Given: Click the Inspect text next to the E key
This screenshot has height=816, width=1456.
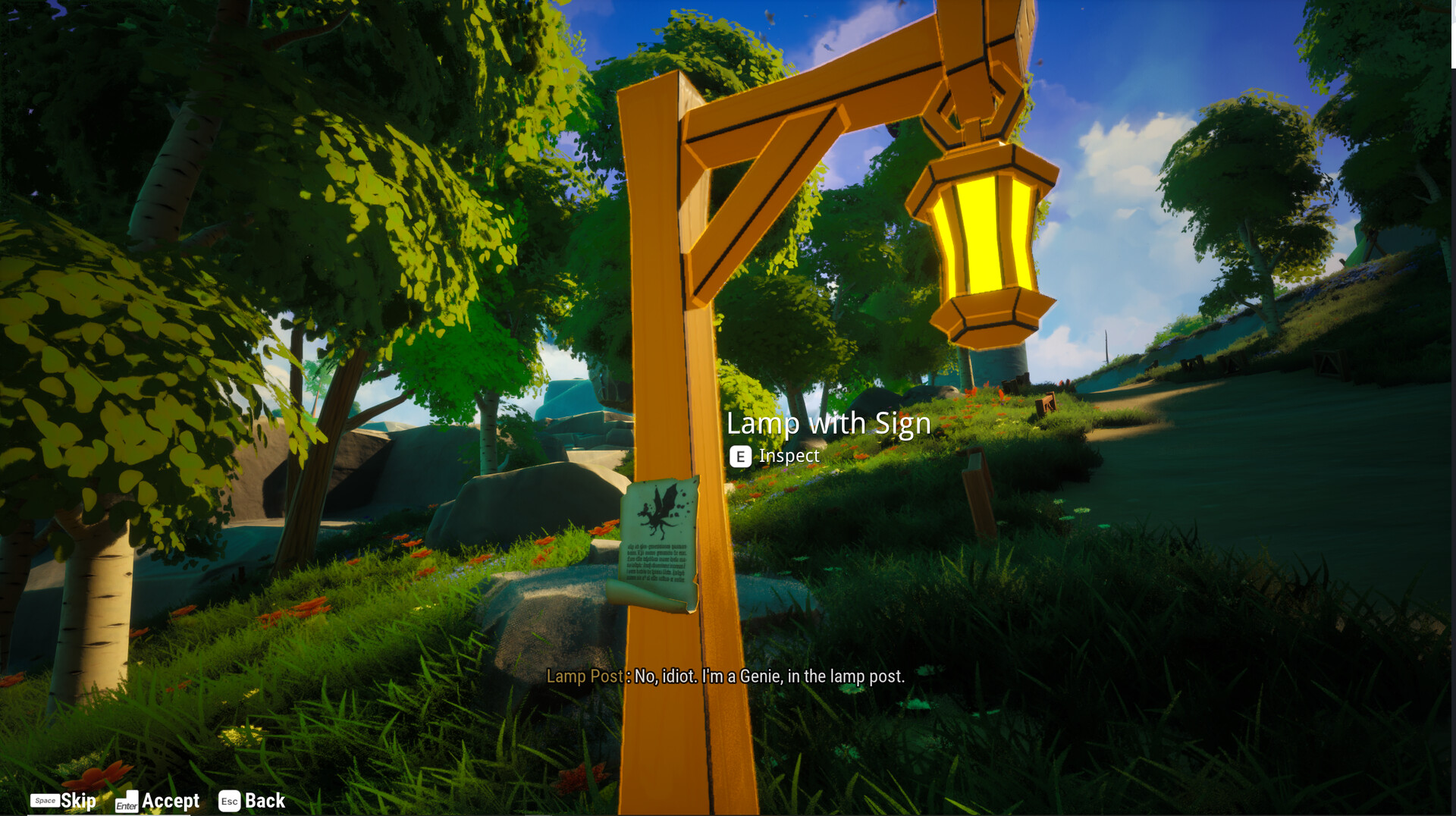Looking at the screenshot, I should pos(789,456).
